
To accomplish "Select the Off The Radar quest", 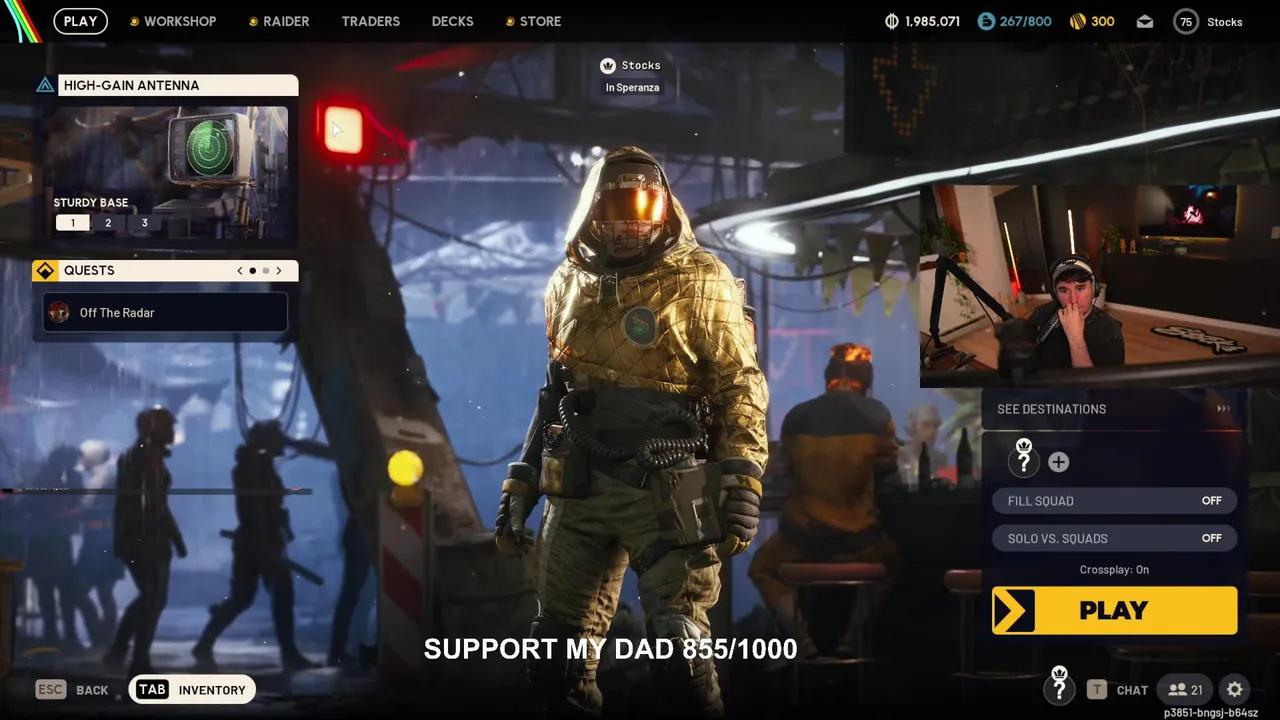I will (x=164, y=312).
